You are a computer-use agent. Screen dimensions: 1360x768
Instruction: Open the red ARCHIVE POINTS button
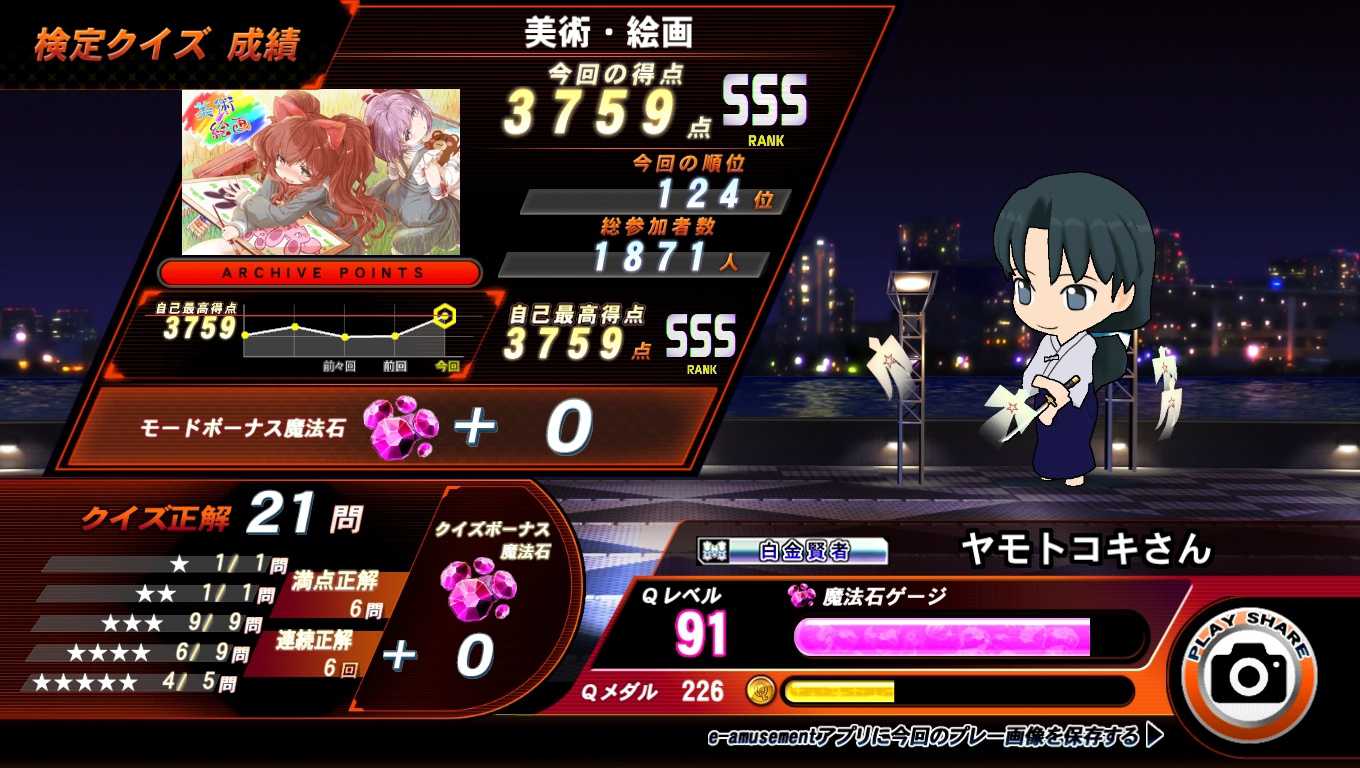pyautogui.click(x=320, y=272)
